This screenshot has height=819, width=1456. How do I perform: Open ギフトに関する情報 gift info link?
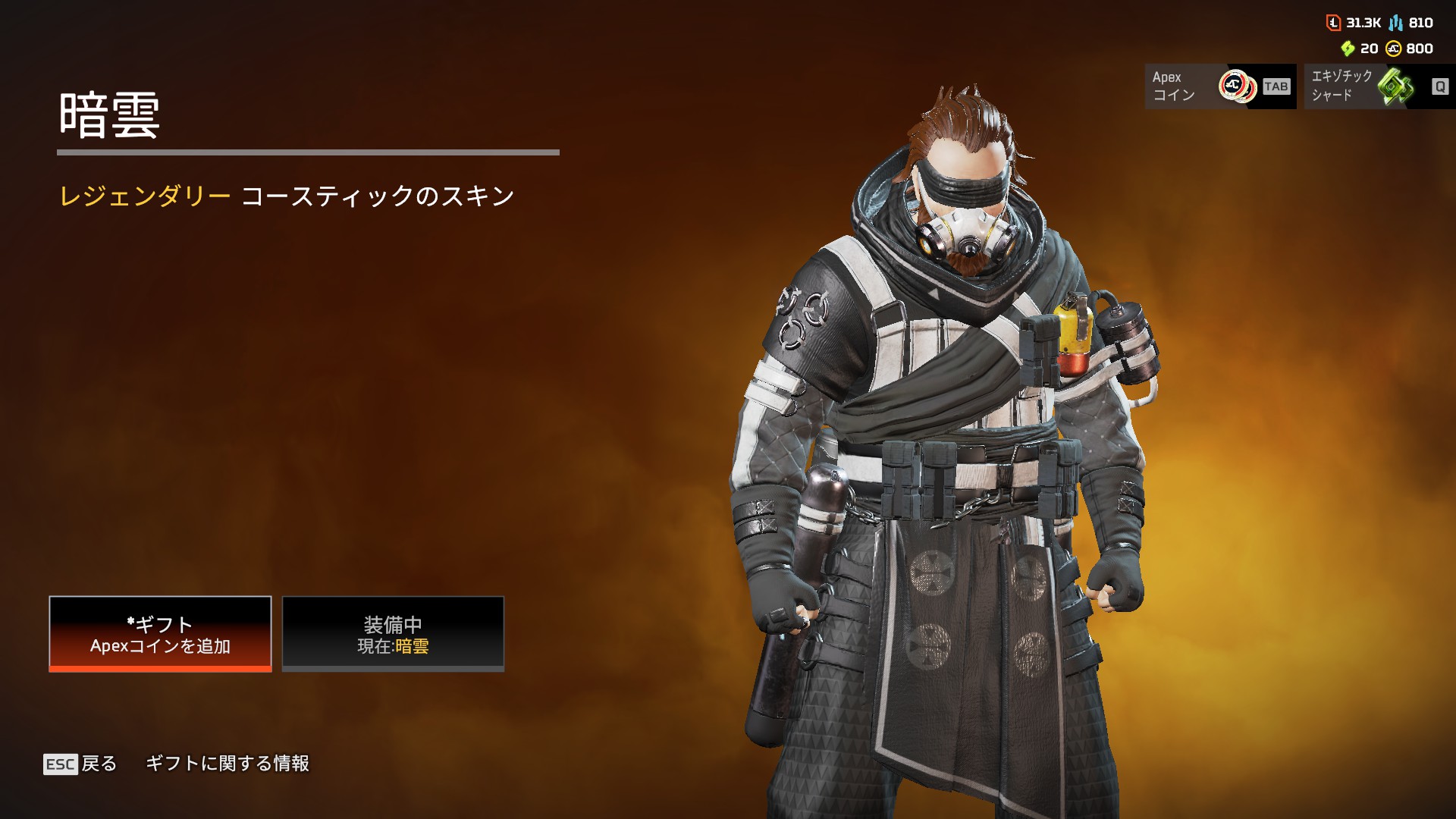pos(227,764)
